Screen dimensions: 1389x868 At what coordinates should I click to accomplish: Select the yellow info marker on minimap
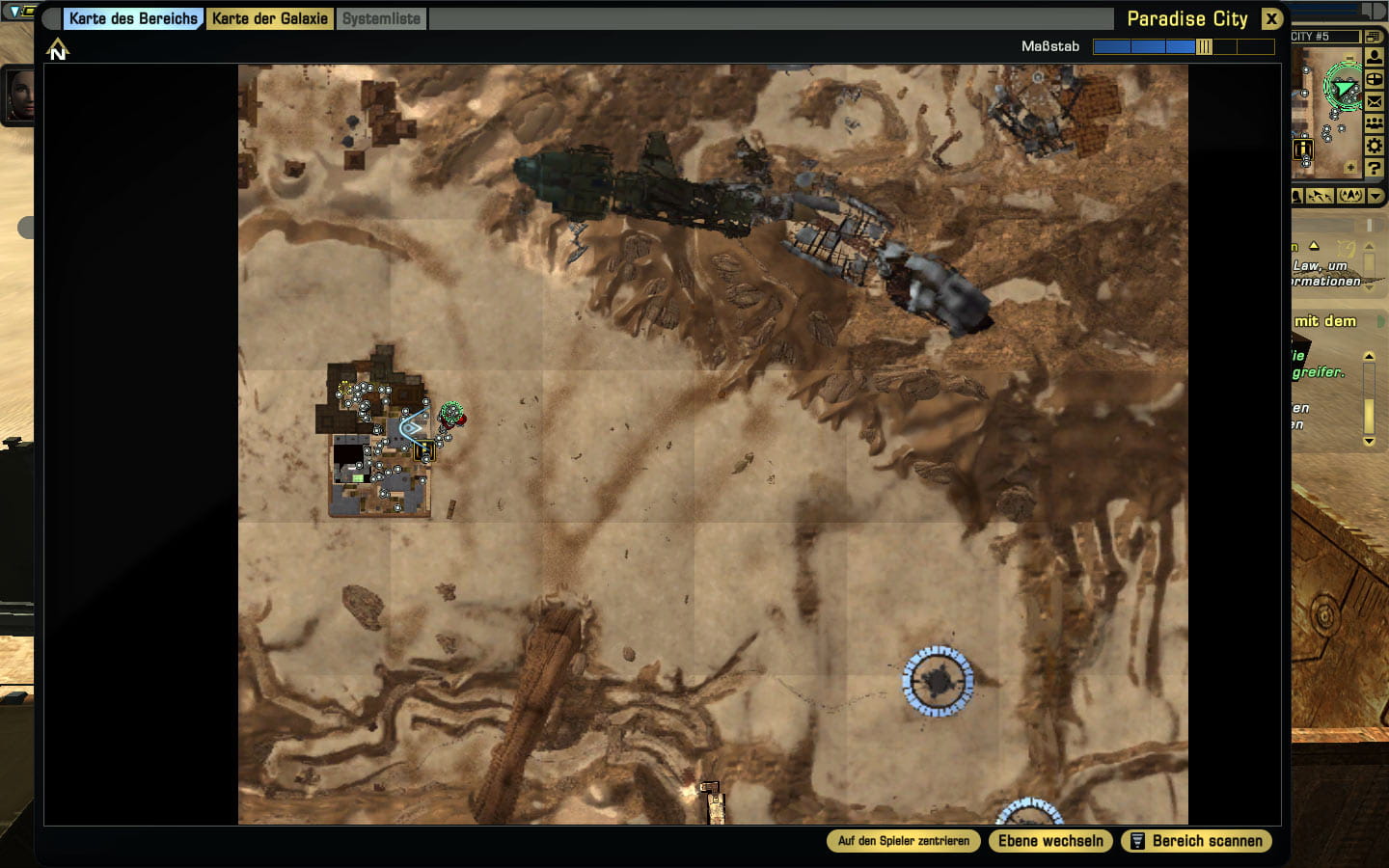[x=1303, y=149]
